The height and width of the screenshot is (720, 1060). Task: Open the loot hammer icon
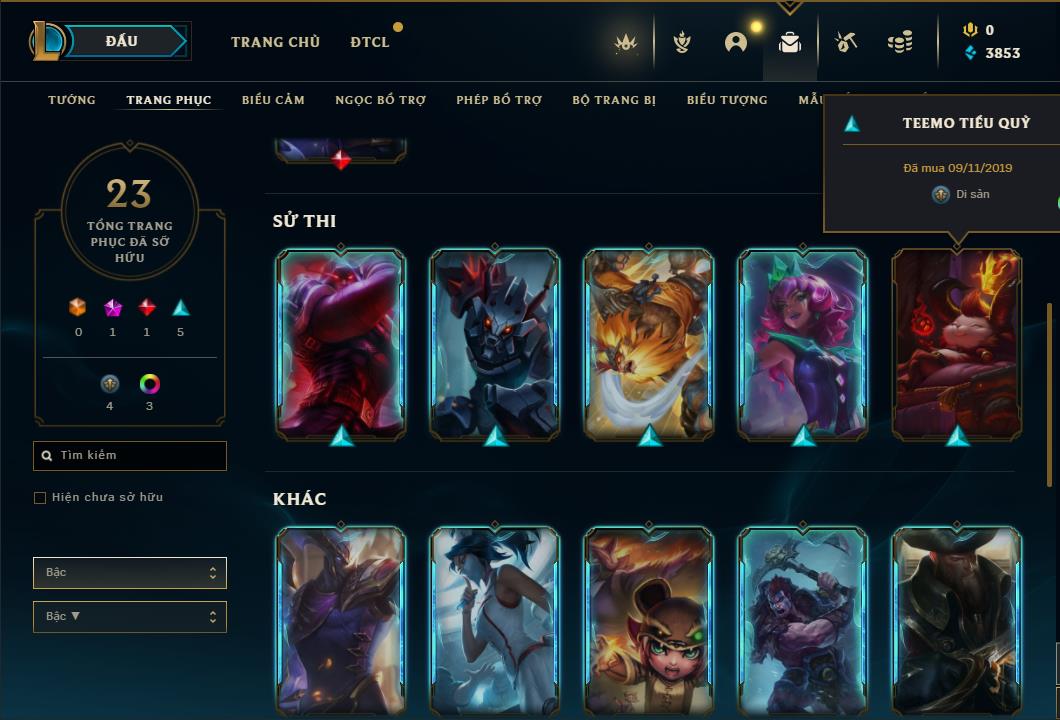click(846, 42)
